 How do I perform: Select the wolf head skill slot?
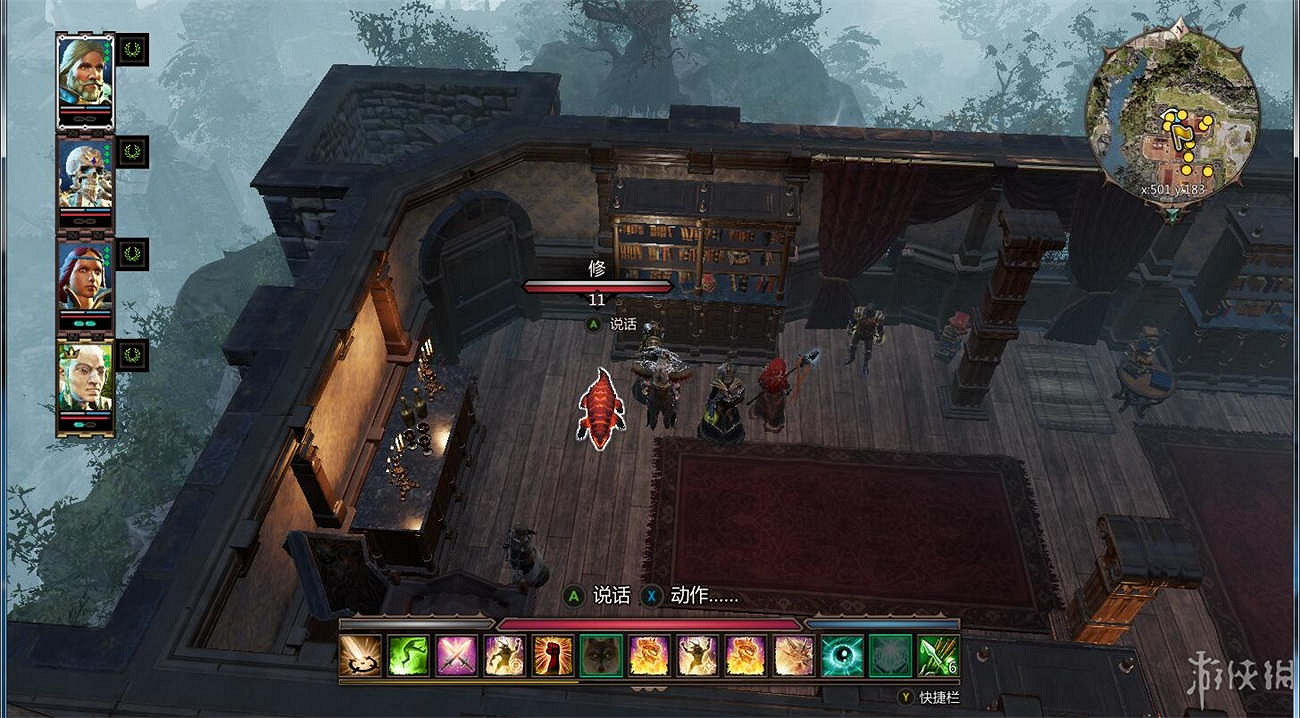(x=601, y=656)
